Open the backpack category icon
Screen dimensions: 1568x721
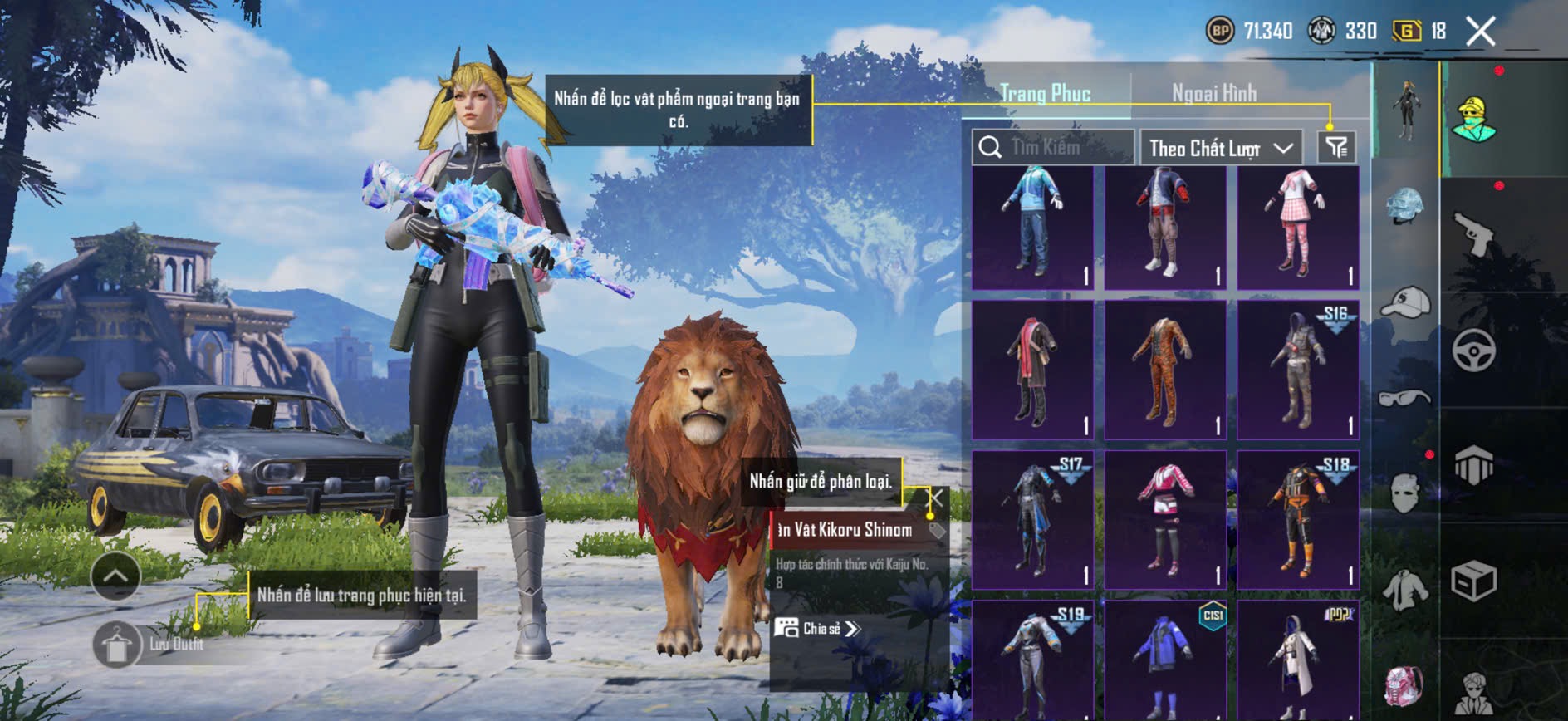[1405, 686]
